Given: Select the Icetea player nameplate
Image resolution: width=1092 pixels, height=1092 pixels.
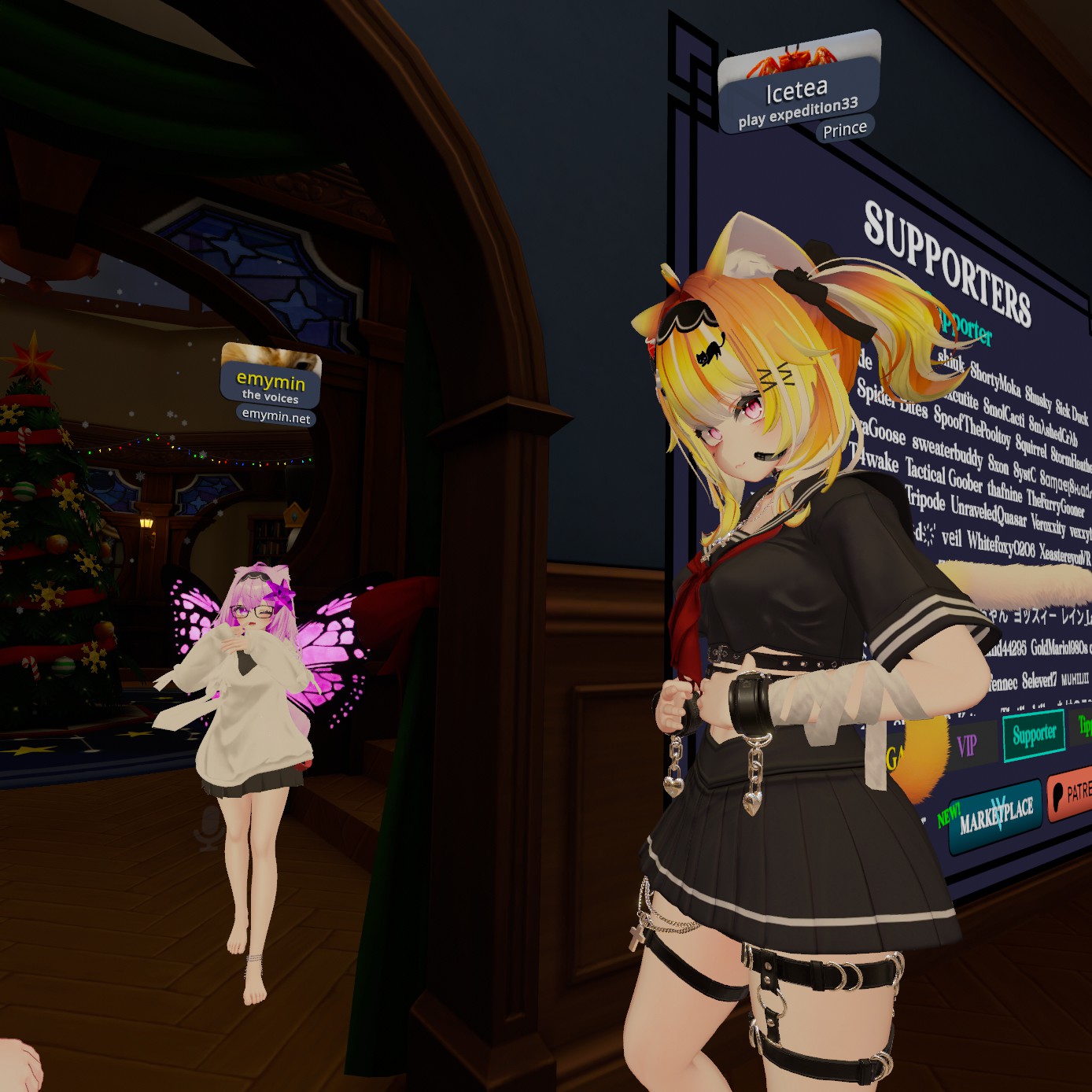Looking at the screenshot, I should click(797, 91).
